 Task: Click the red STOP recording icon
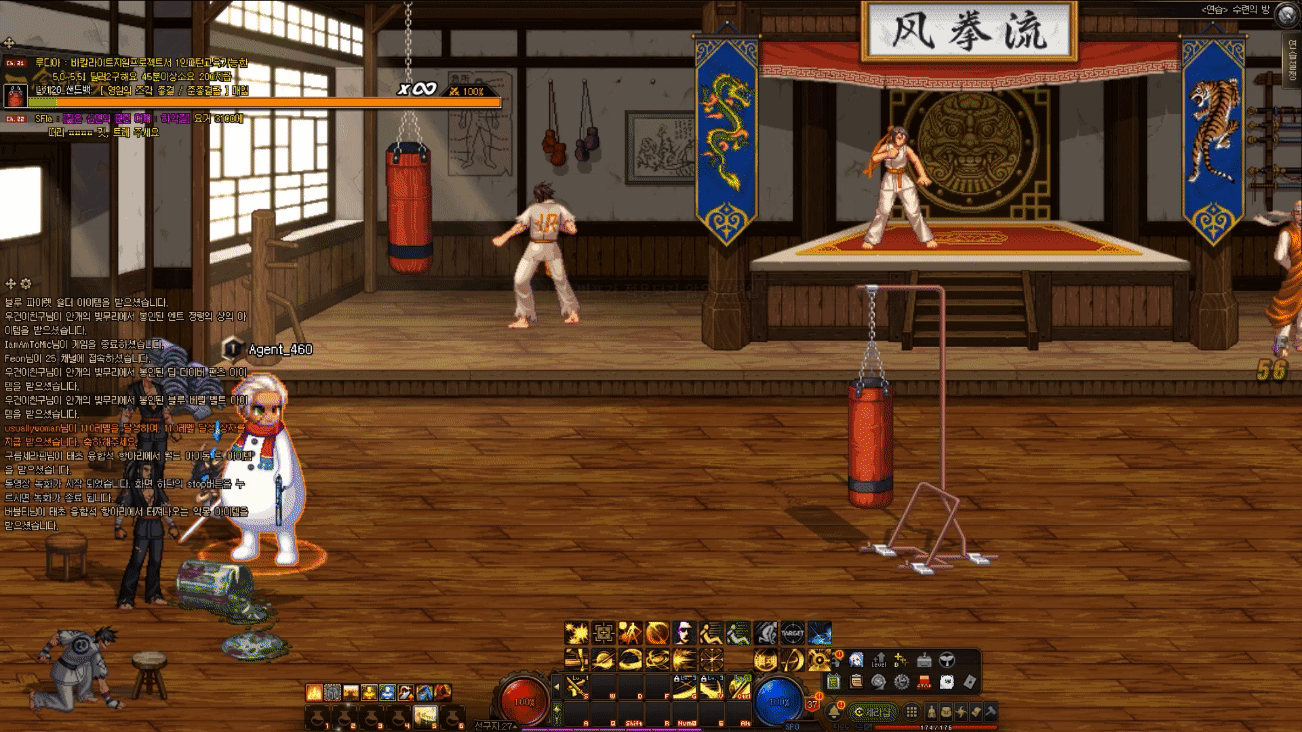[924, 682]
